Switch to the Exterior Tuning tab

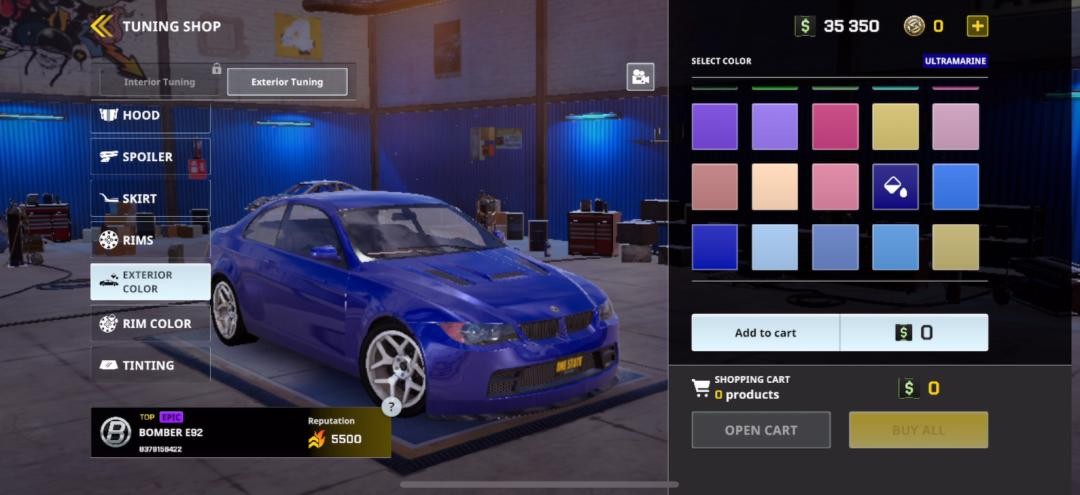coord(287,82)
